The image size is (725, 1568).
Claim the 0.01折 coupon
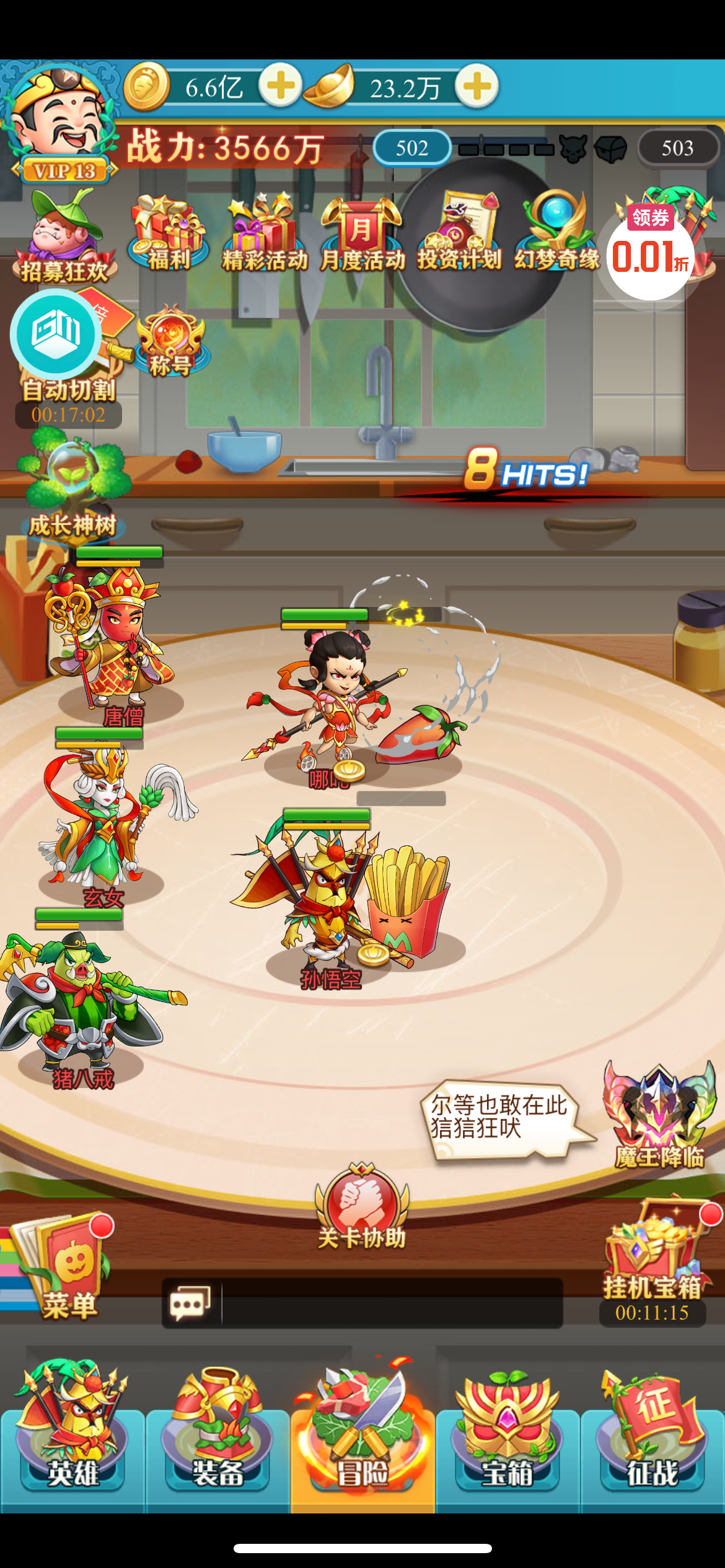click(651, 253)
